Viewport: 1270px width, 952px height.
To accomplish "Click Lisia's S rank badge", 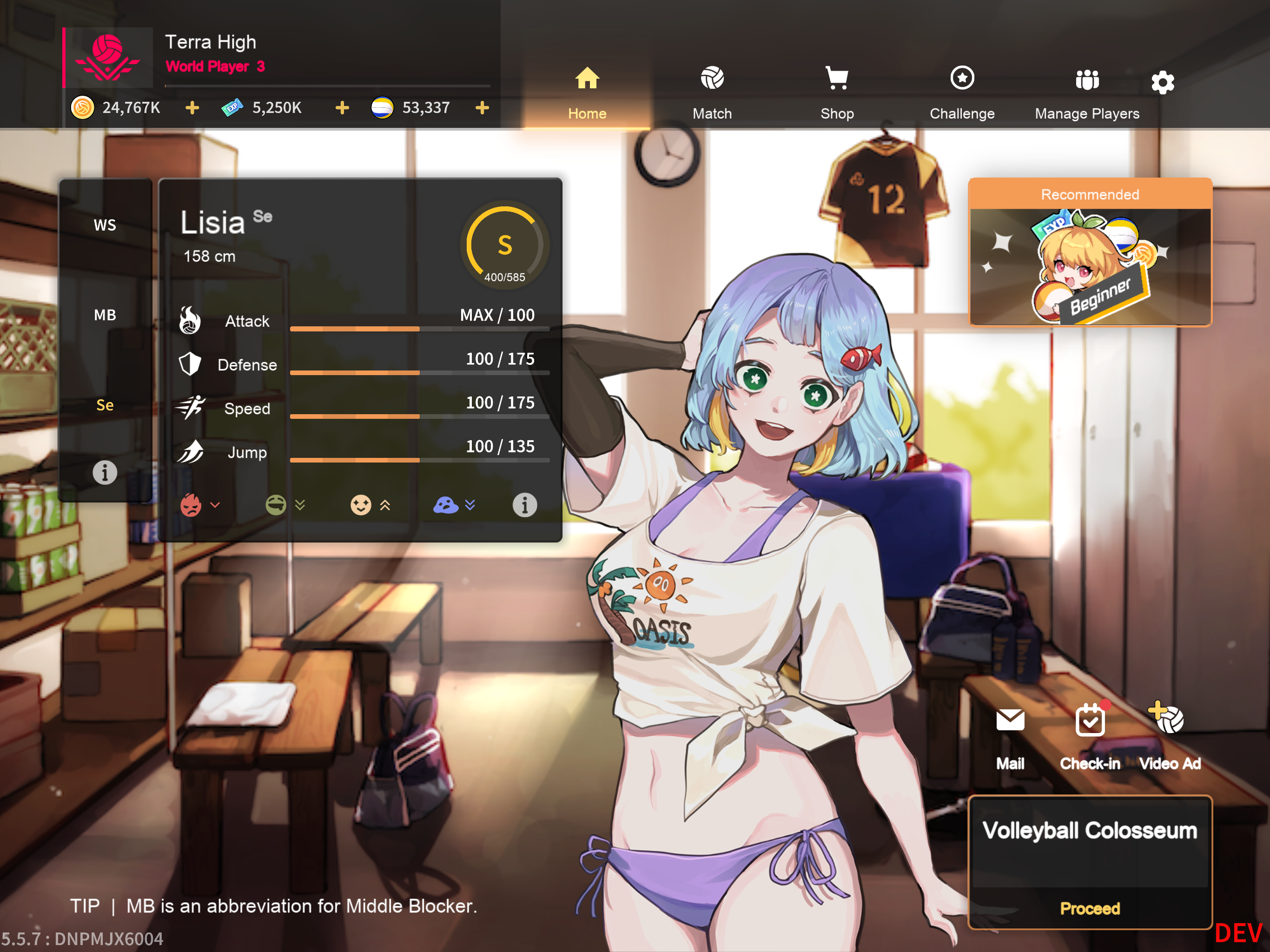I will (505, 246).
